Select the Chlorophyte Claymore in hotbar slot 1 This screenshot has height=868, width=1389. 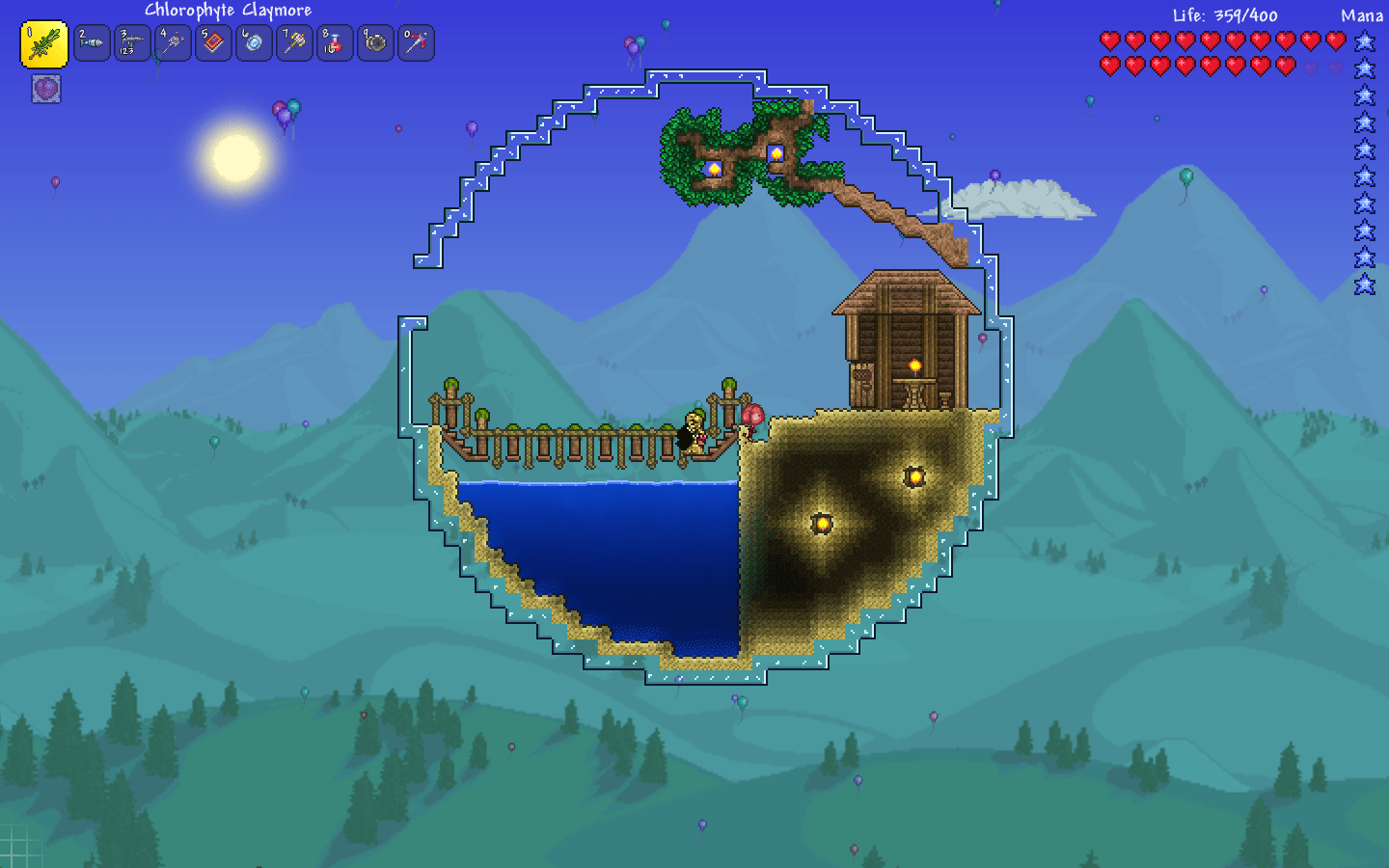point(42,43)
